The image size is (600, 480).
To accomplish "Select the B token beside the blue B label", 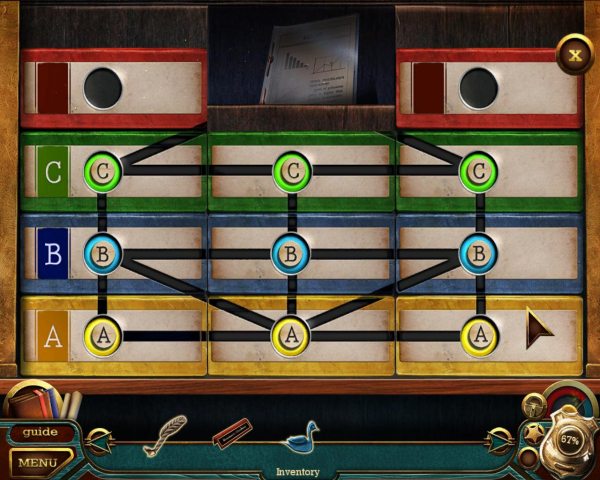I will click(101, 253).
